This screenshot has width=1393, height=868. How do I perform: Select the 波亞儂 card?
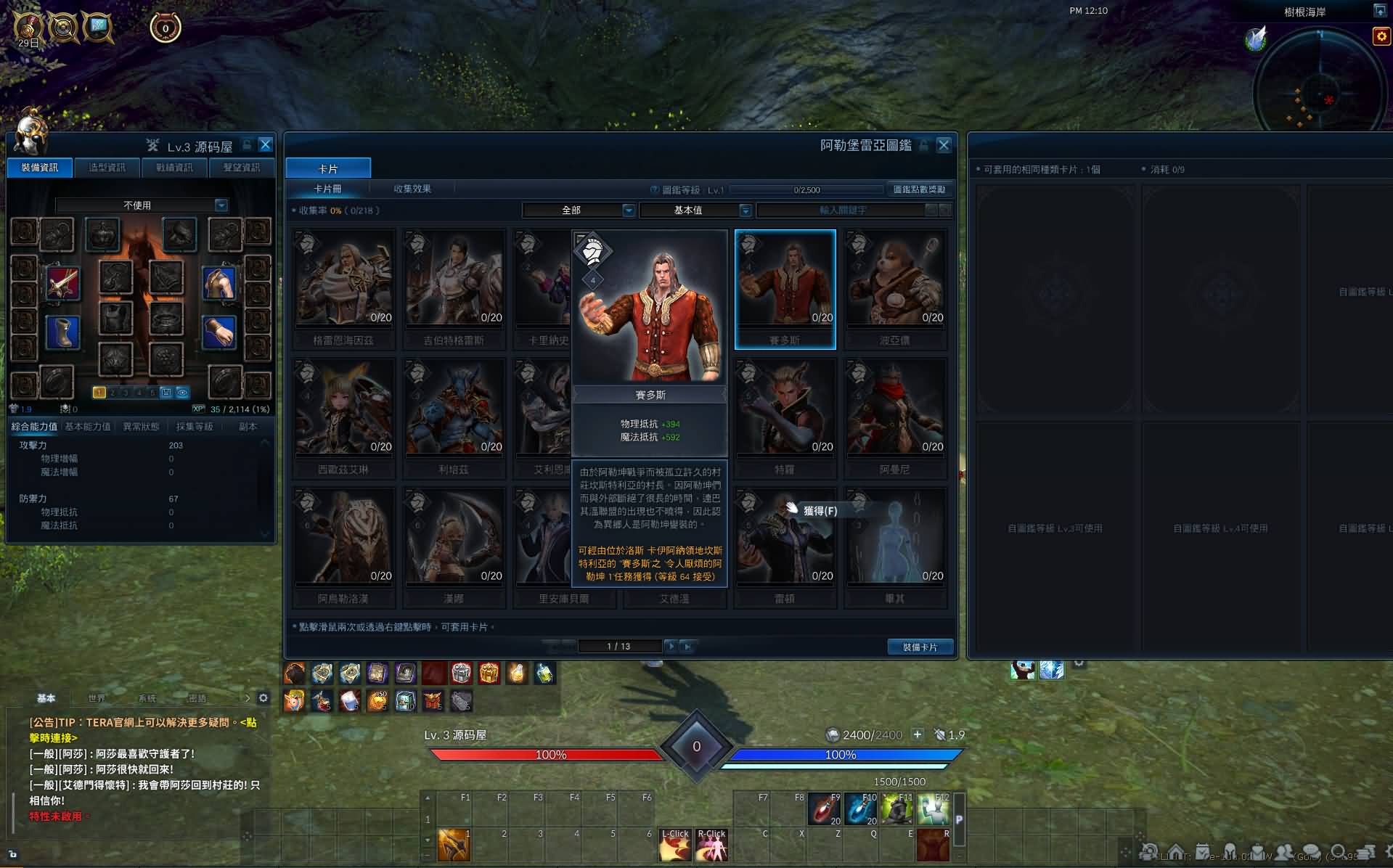895,288
